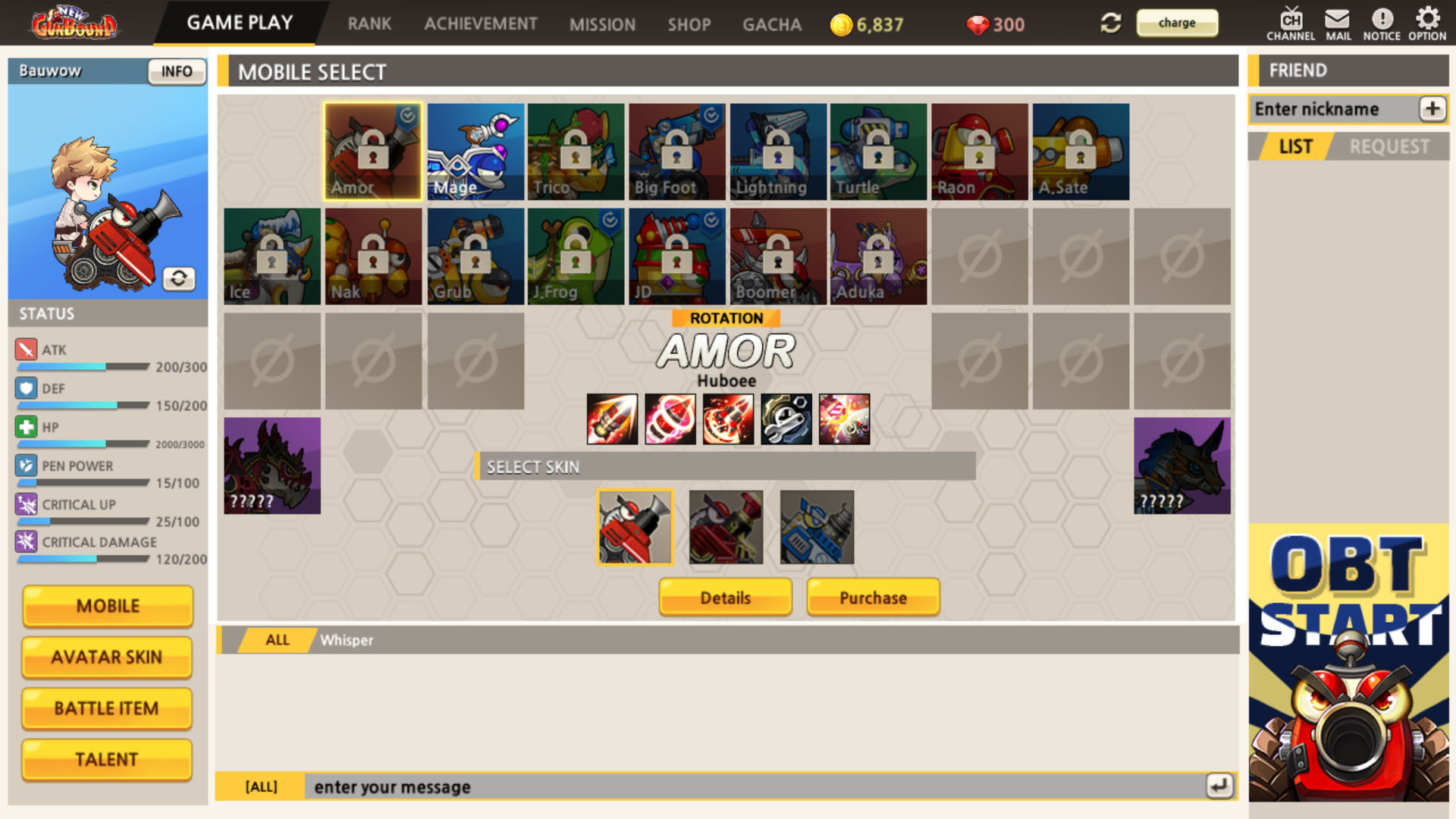Click the HP status bar

point(82,444)
